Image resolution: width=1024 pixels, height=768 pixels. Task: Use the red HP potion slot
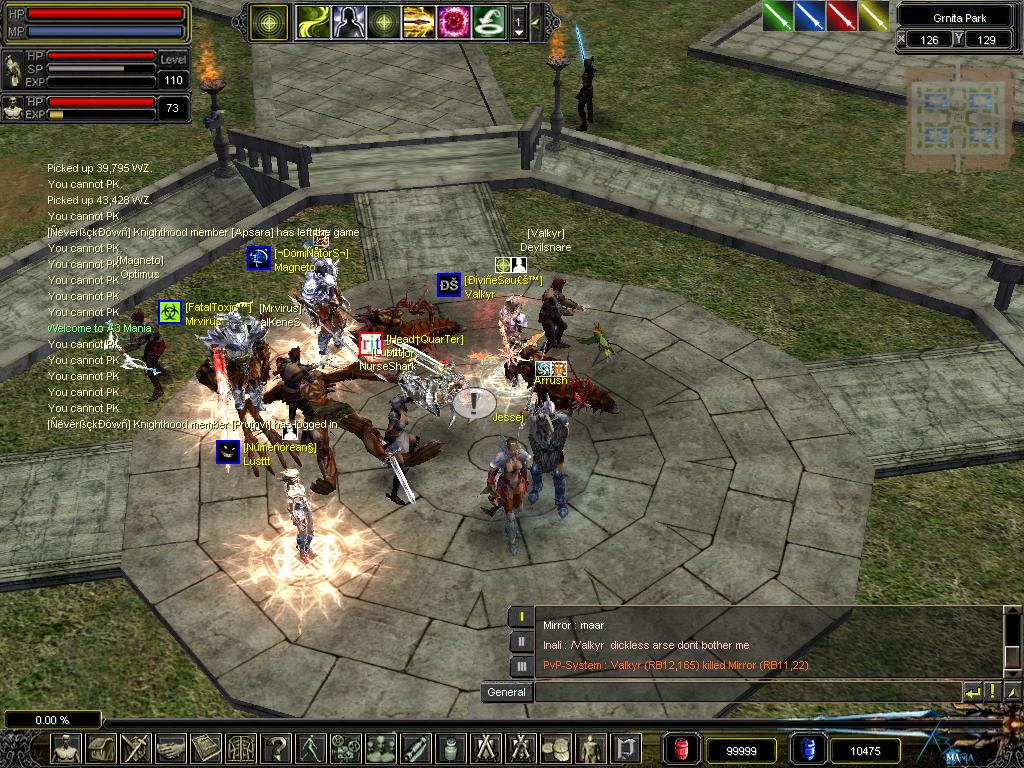[x=683, y=748]
